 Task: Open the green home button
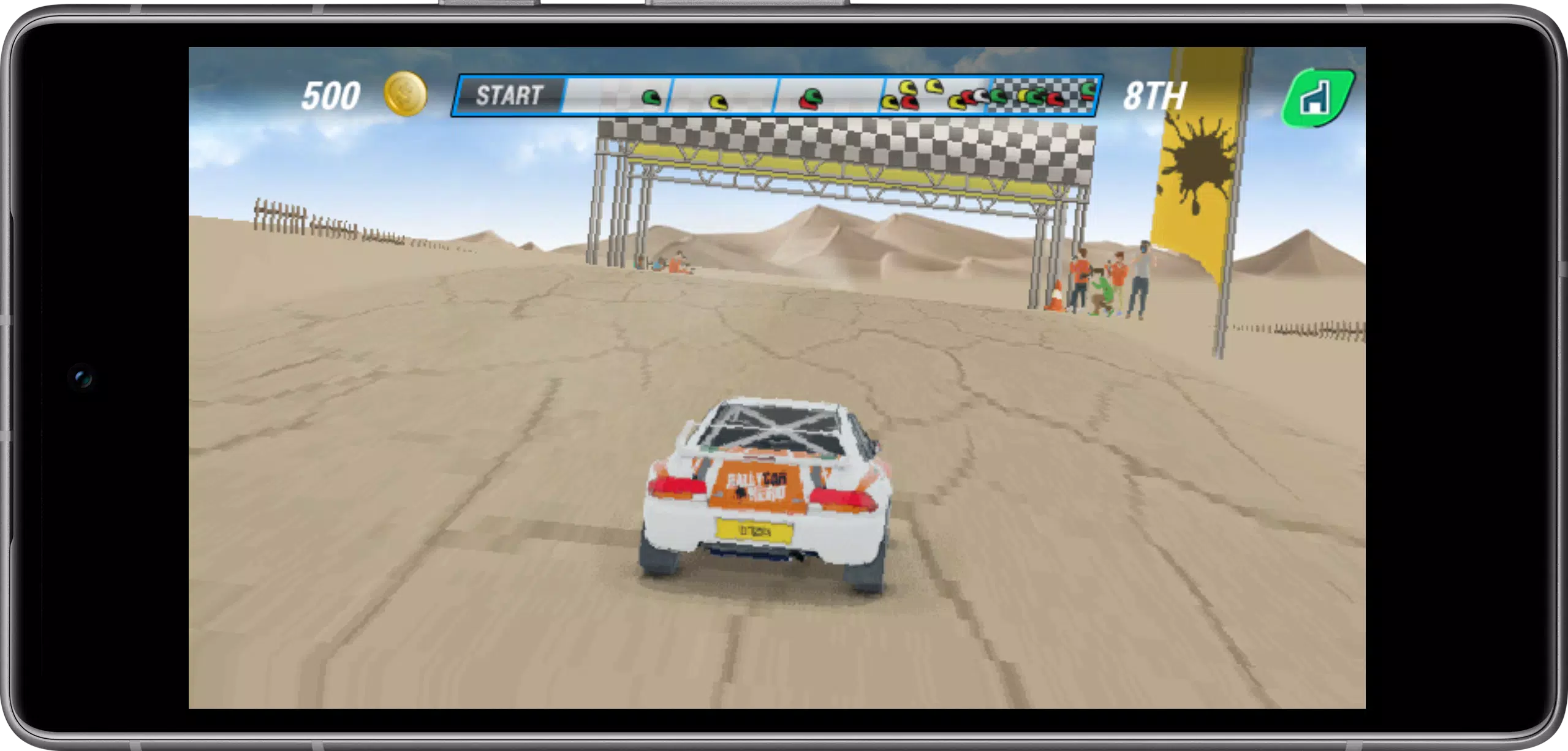pyautogui.click(x=1320, y=98)
